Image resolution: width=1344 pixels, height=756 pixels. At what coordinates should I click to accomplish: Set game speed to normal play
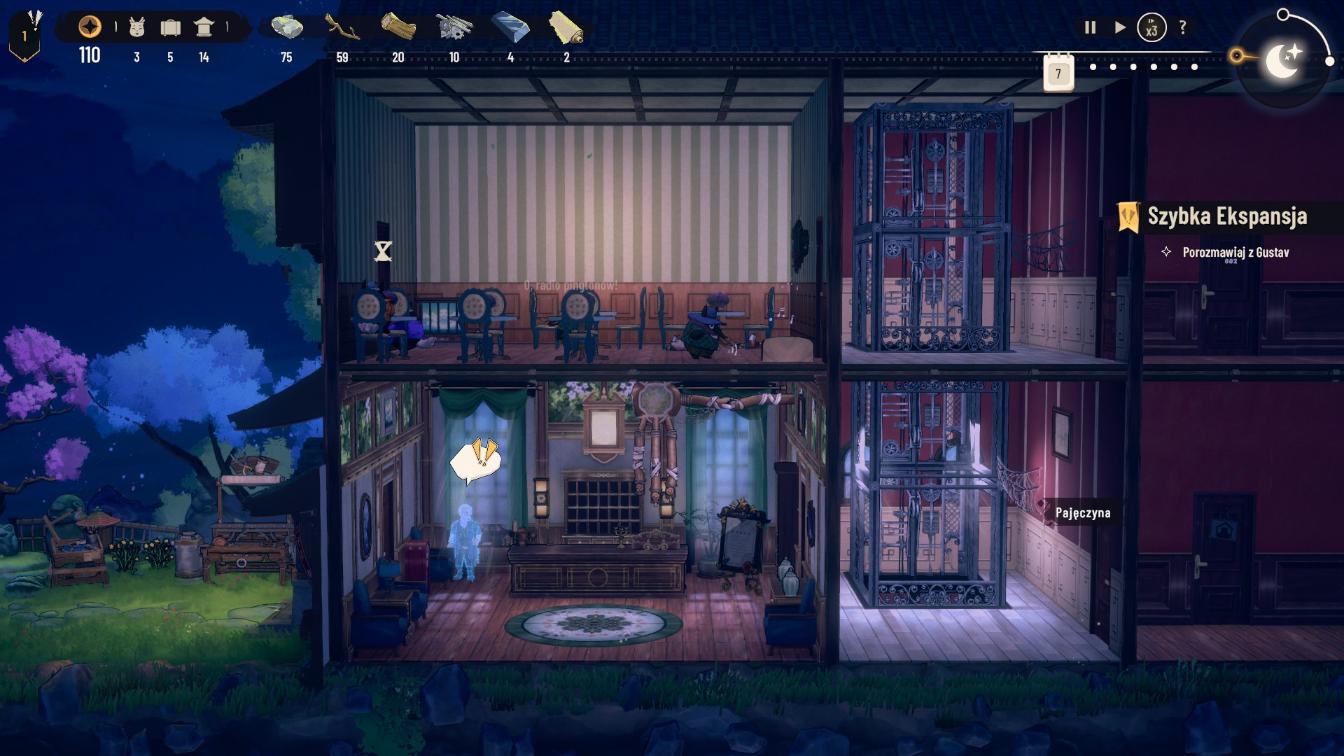click(1120, 28)
